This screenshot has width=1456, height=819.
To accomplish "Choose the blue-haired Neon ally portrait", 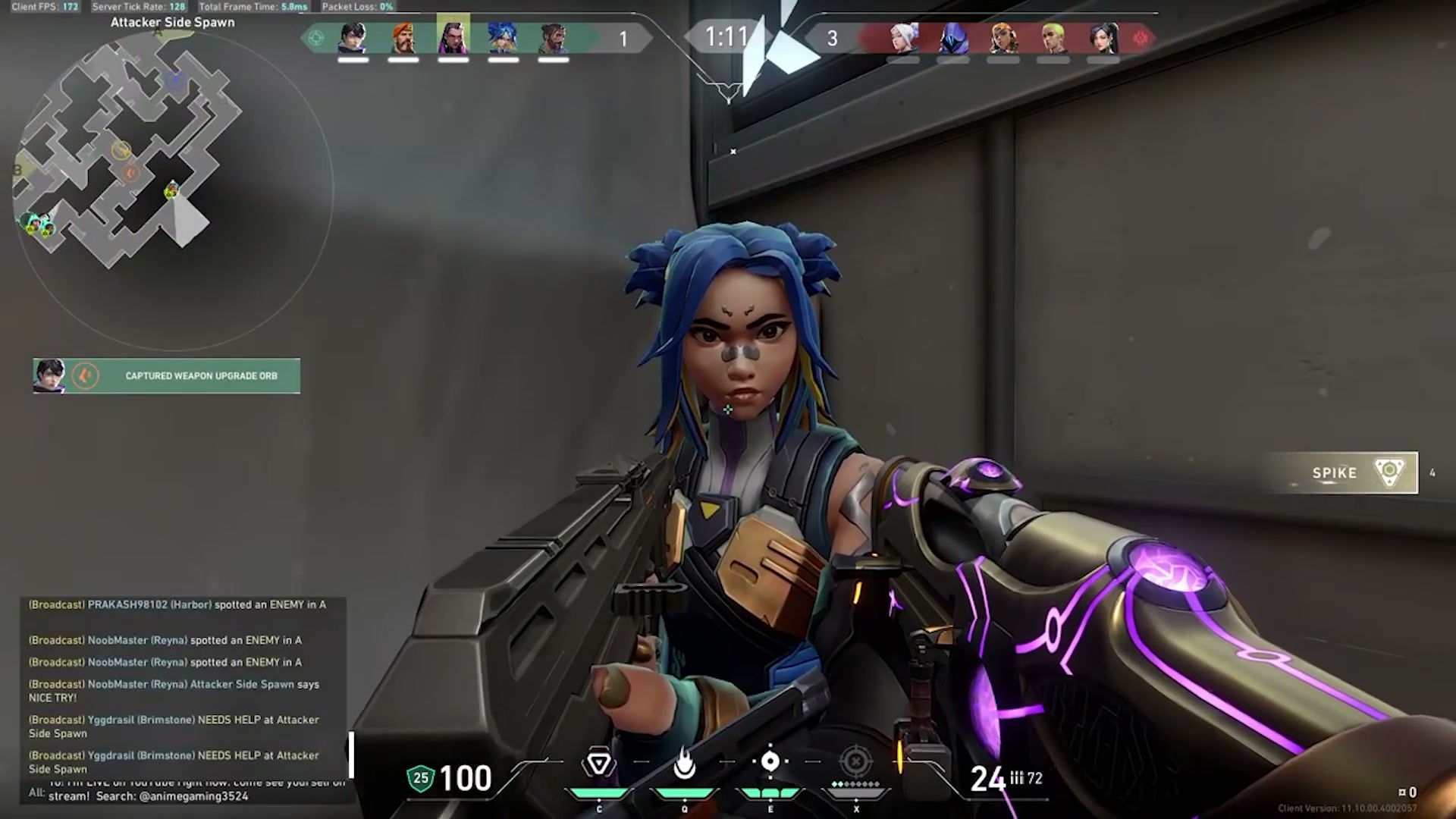I will tap(503, 37).
